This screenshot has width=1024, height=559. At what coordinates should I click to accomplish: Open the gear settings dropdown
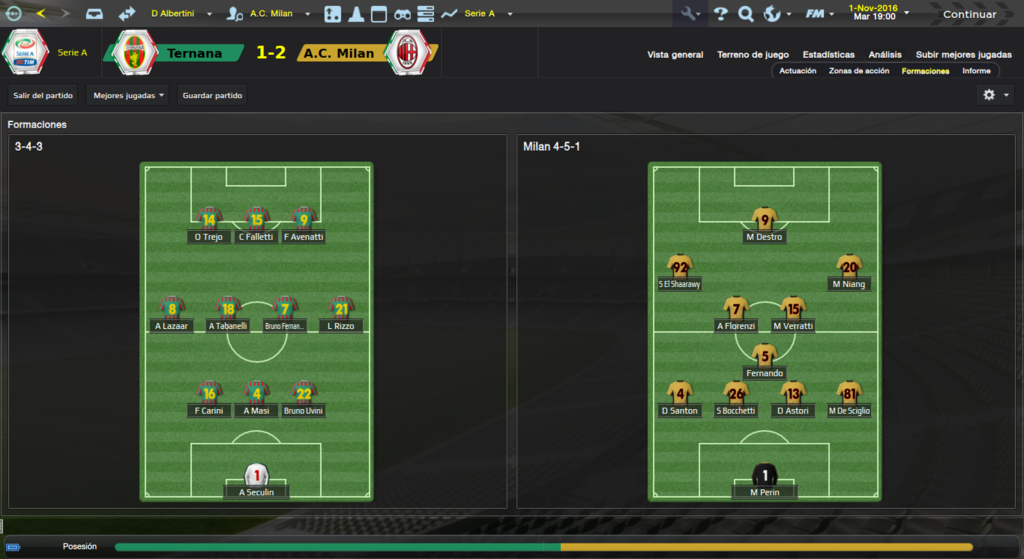996,95
